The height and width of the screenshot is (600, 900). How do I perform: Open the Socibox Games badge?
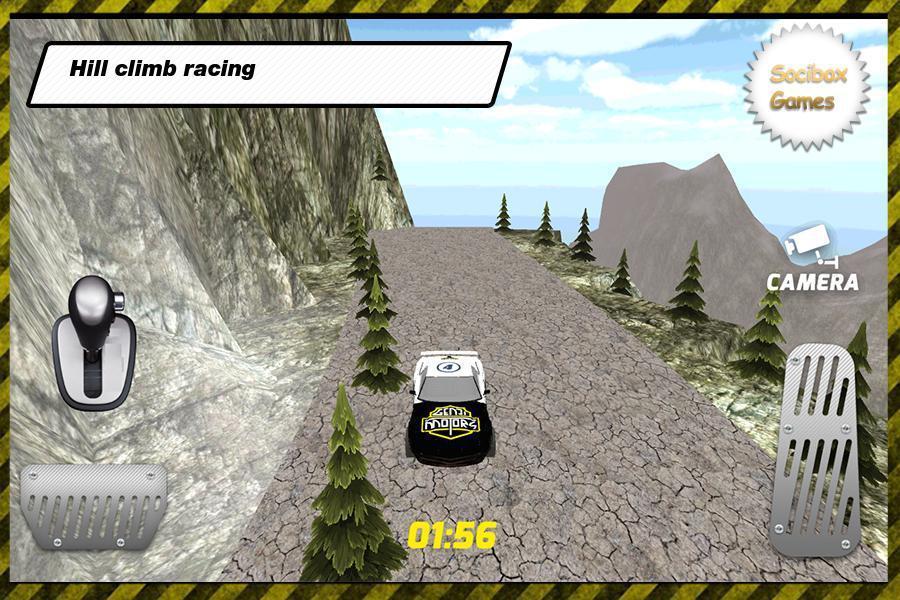806,88
